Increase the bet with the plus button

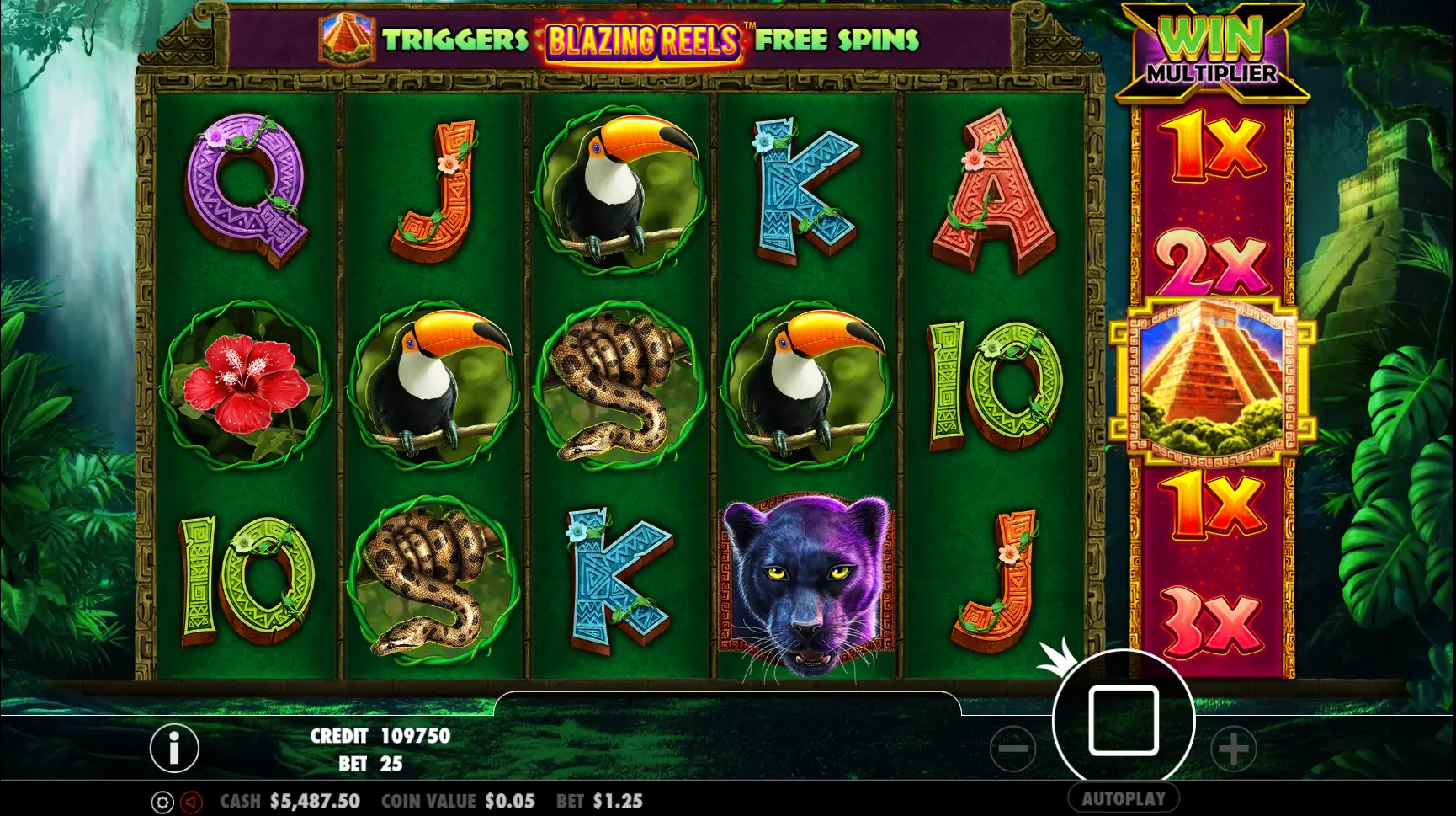click(x=1234, y=748)
